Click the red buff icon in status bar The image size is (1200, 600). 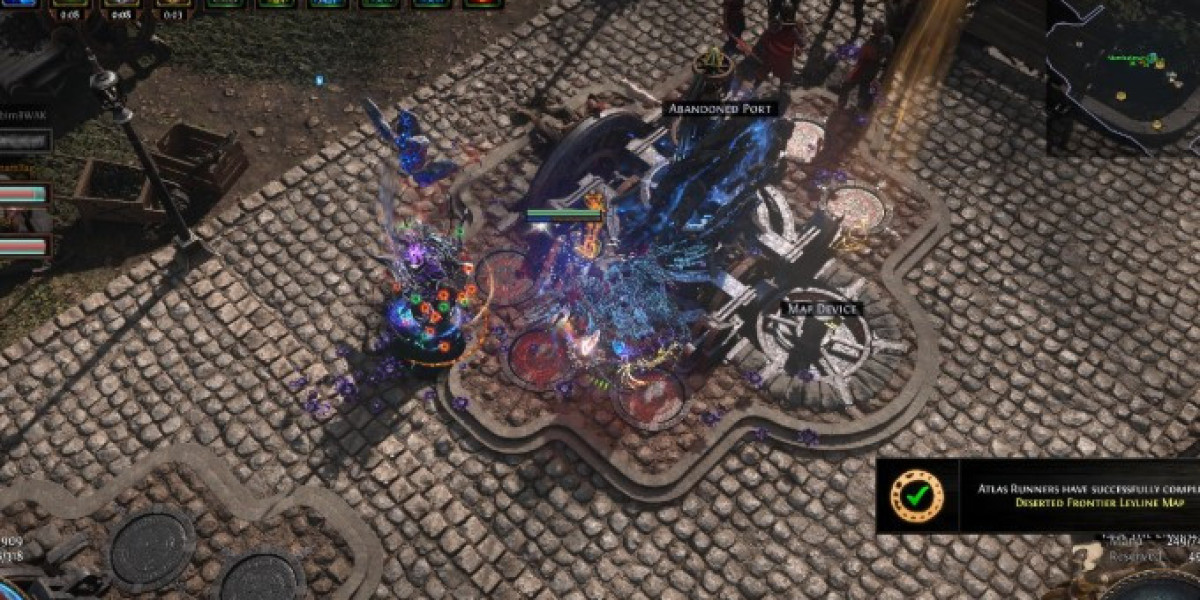[x=483, y=3]
